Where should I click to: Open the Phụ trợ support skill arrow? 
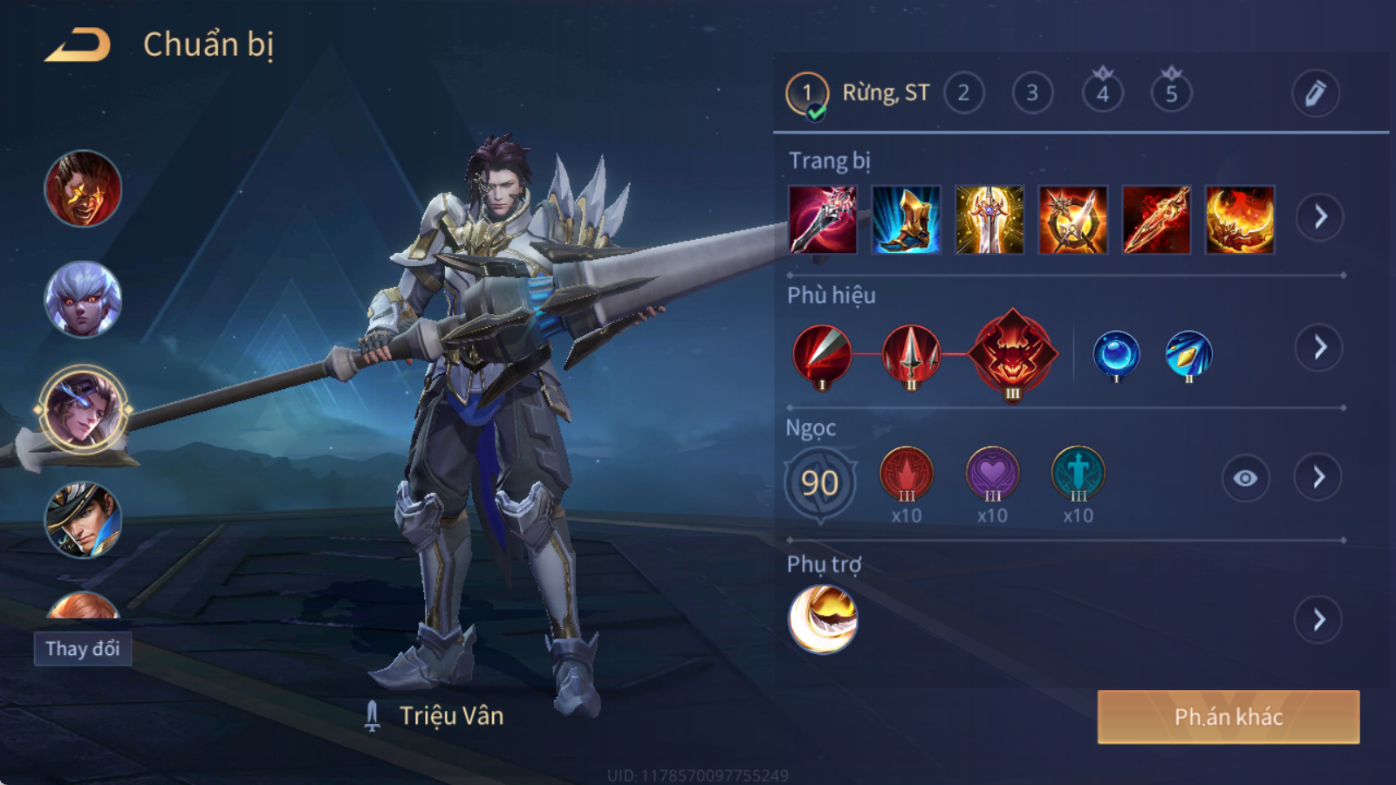1318,620
